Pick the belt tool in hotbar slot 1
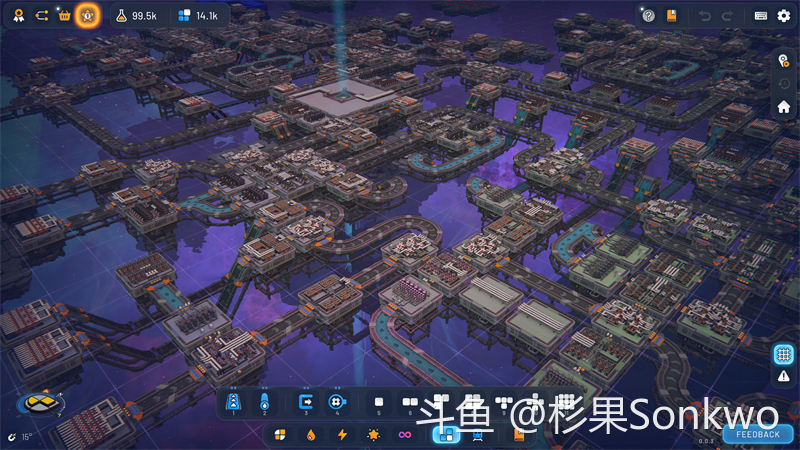Screen dimensions: 800x450 coord(234,402)
